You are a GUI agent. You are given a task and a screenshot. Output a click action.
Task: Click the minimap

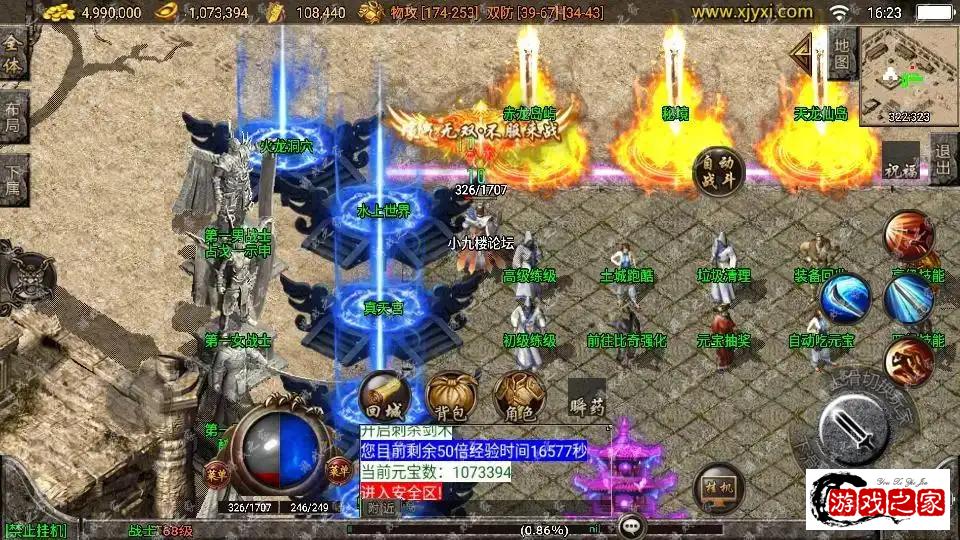907,74
